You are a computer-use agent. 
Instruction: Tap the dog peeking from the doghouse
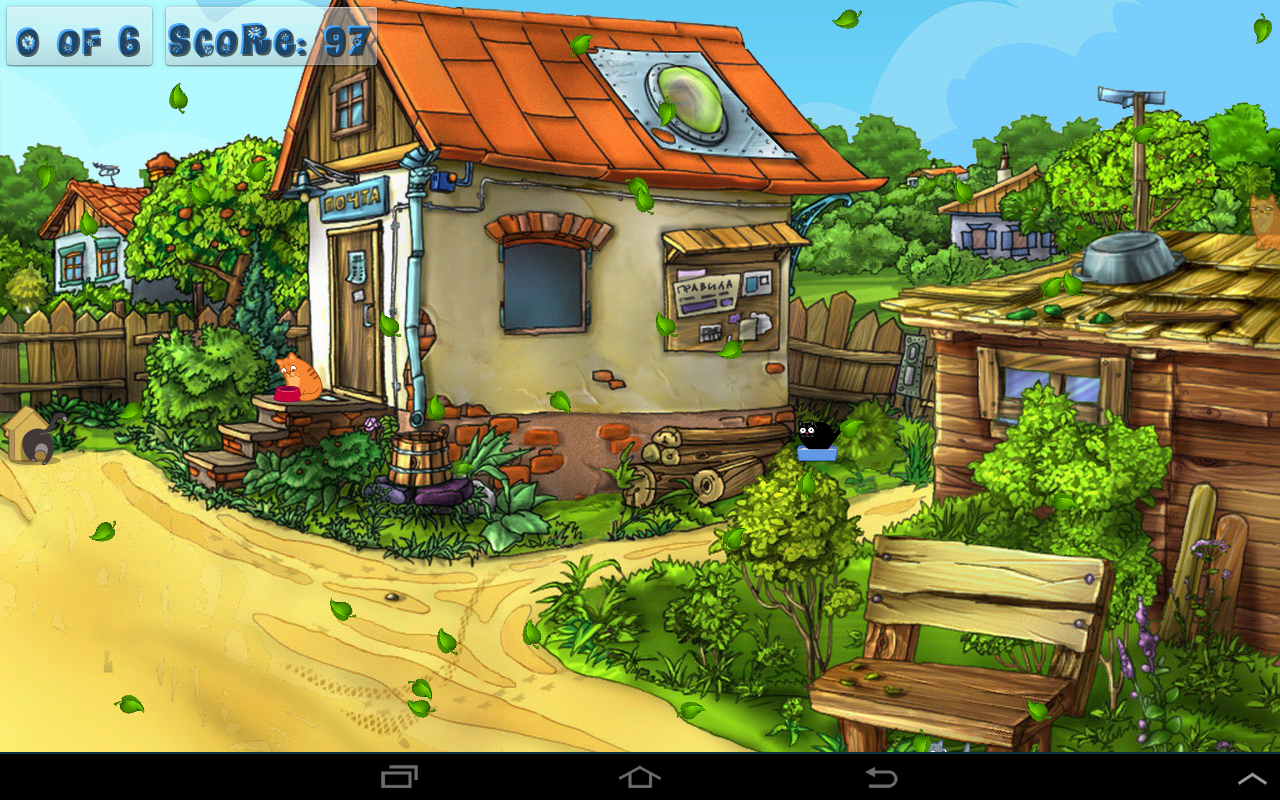pos(38,442)
